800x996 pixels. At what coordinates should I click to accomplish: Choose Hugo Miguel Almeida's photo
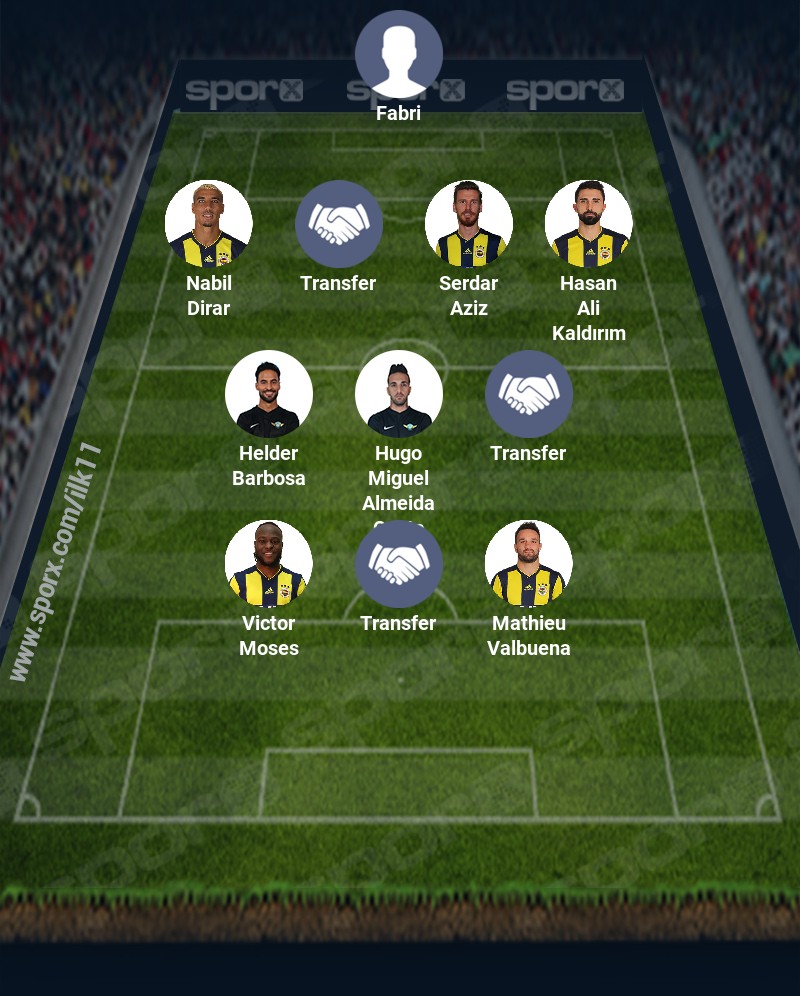pos(398,394)
